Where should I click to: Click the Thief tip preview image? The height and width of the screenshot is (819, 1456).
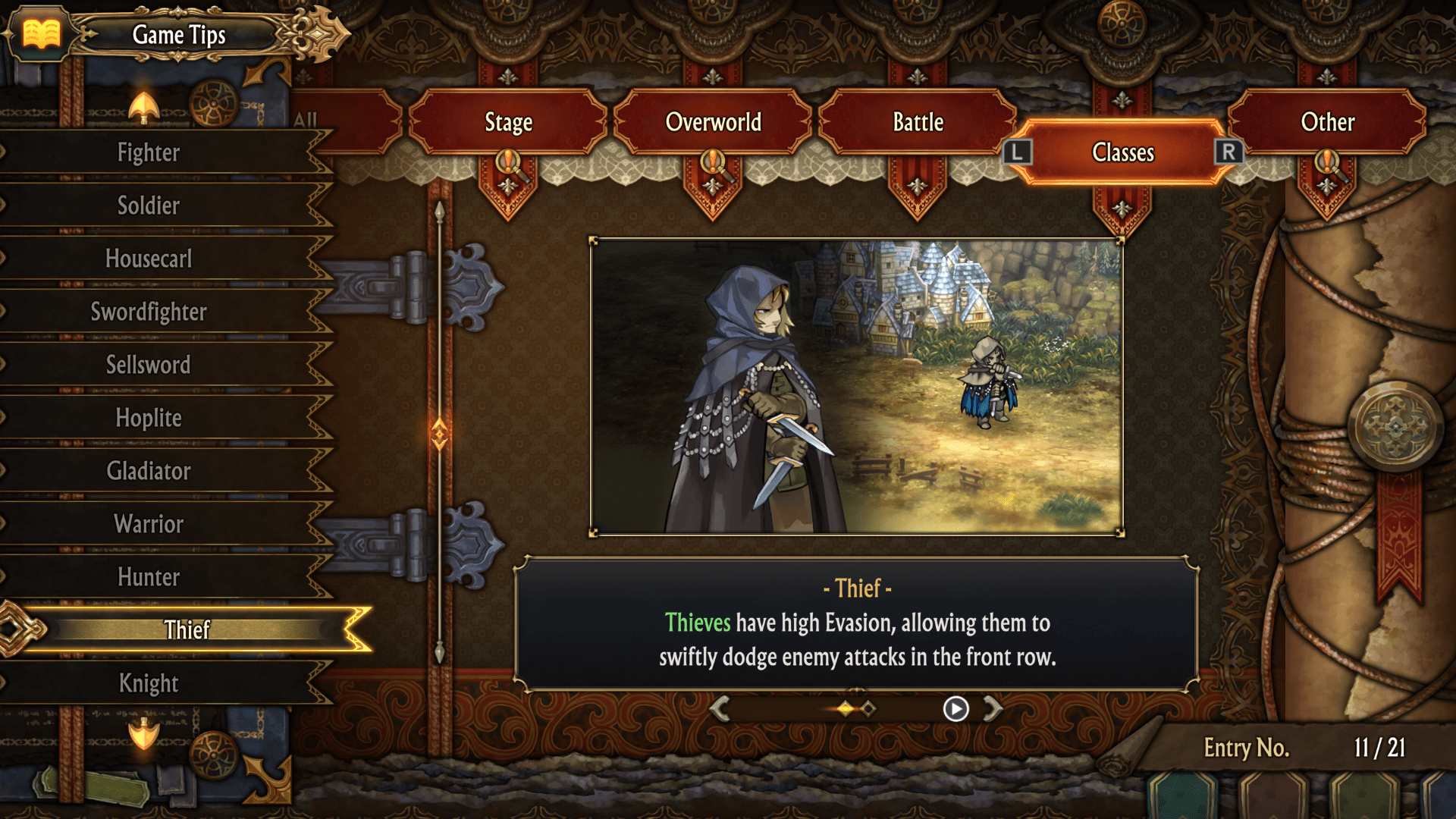(x=856, y=387)
